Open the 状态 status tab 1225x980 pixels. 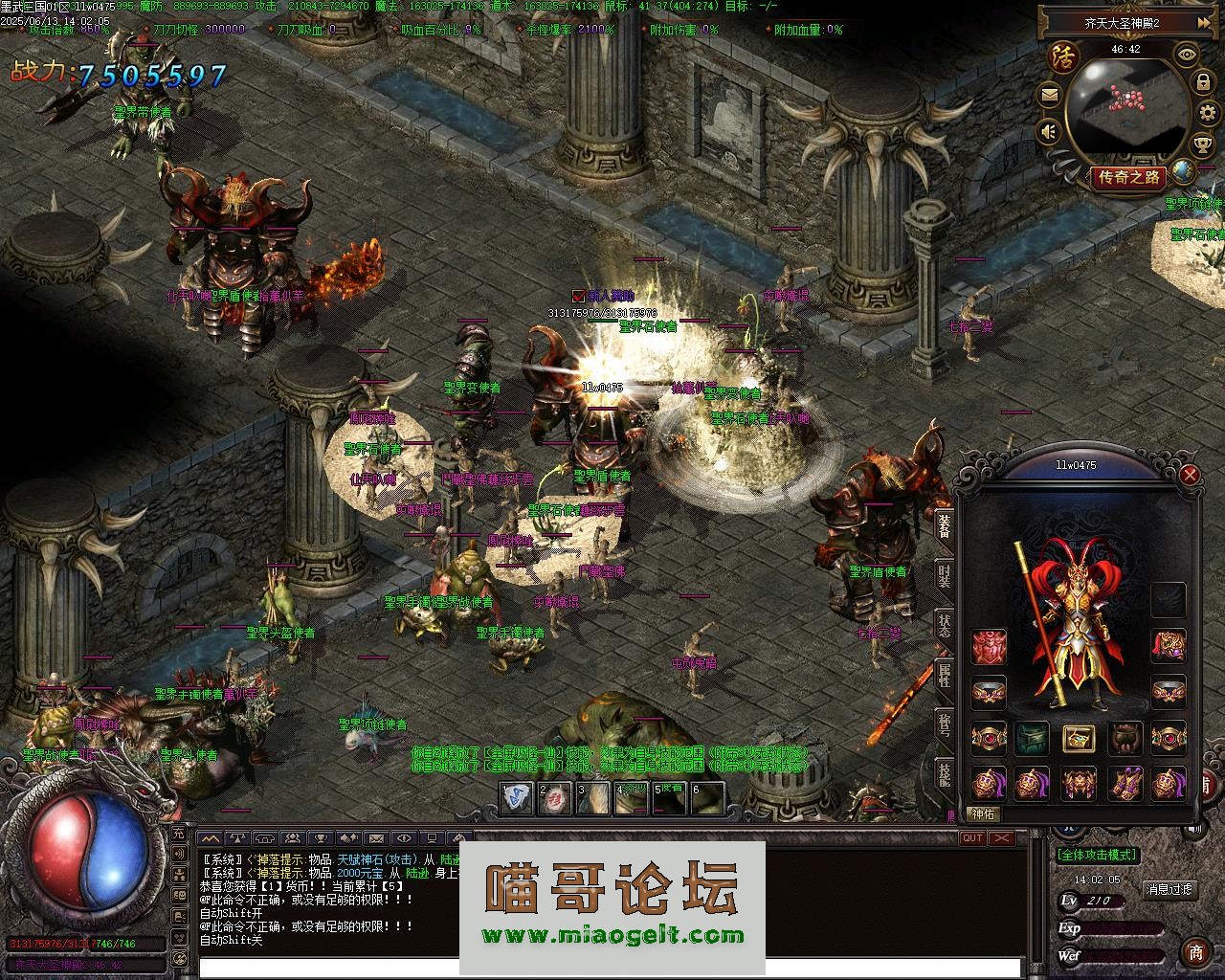(x=944, y=625)
